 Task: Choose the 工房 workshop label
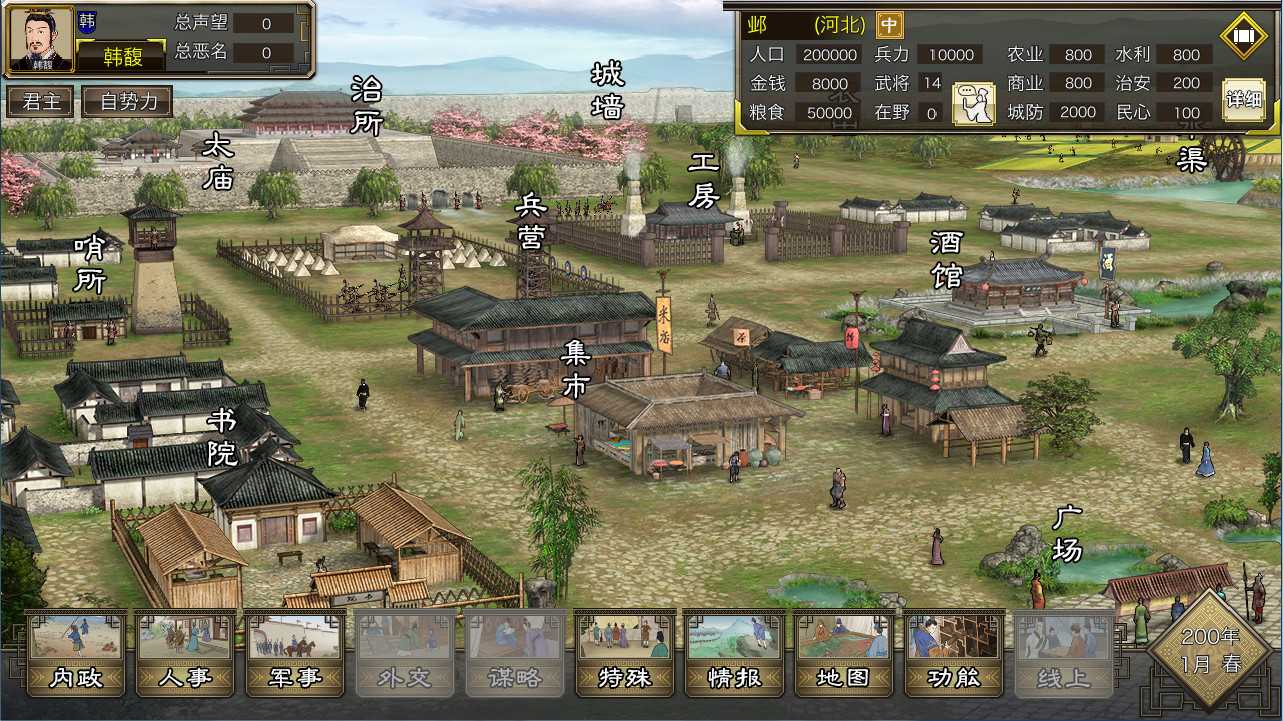[x=704, y=180]
